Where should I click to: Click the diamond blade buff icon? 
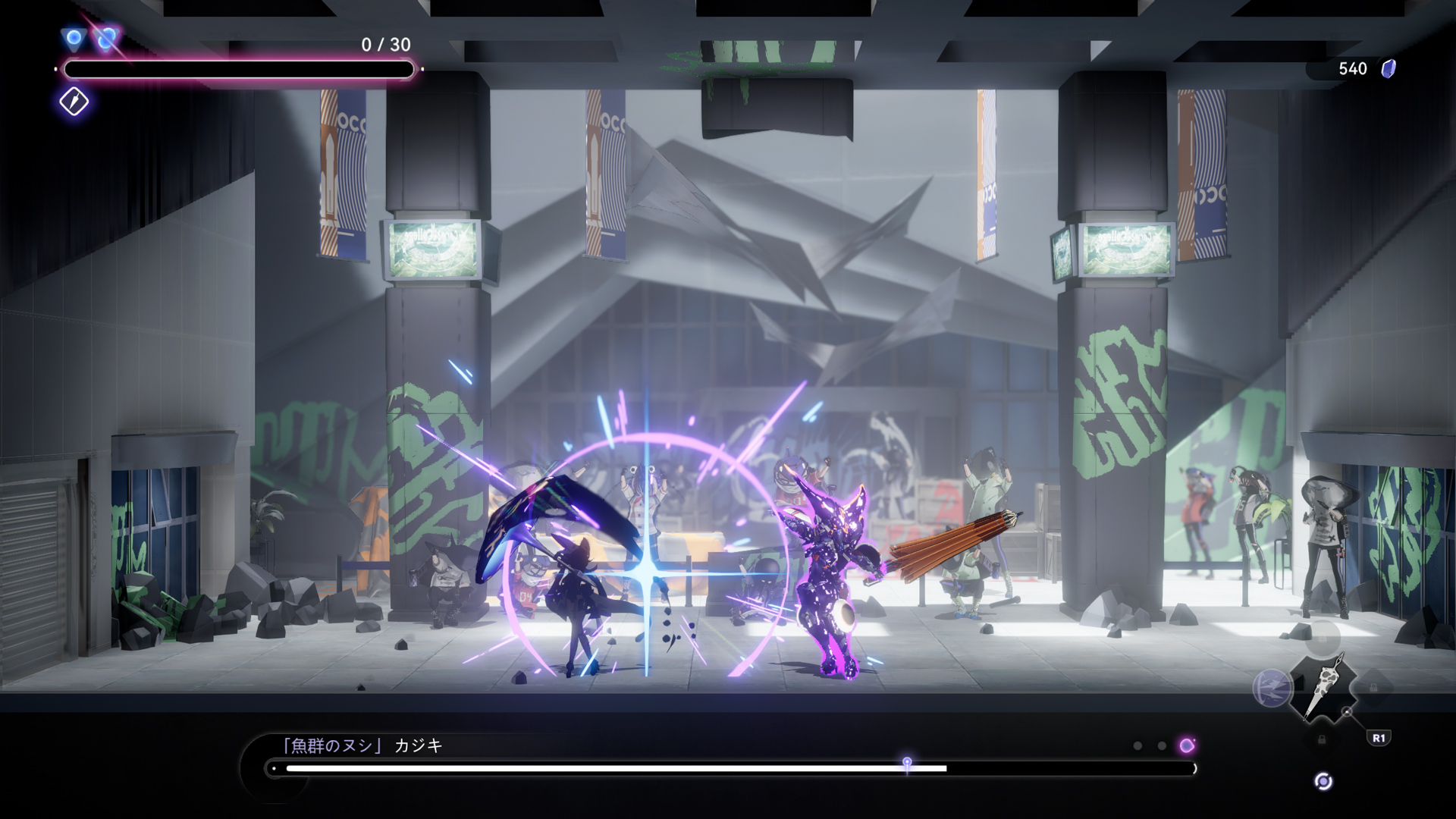point(74,102)
